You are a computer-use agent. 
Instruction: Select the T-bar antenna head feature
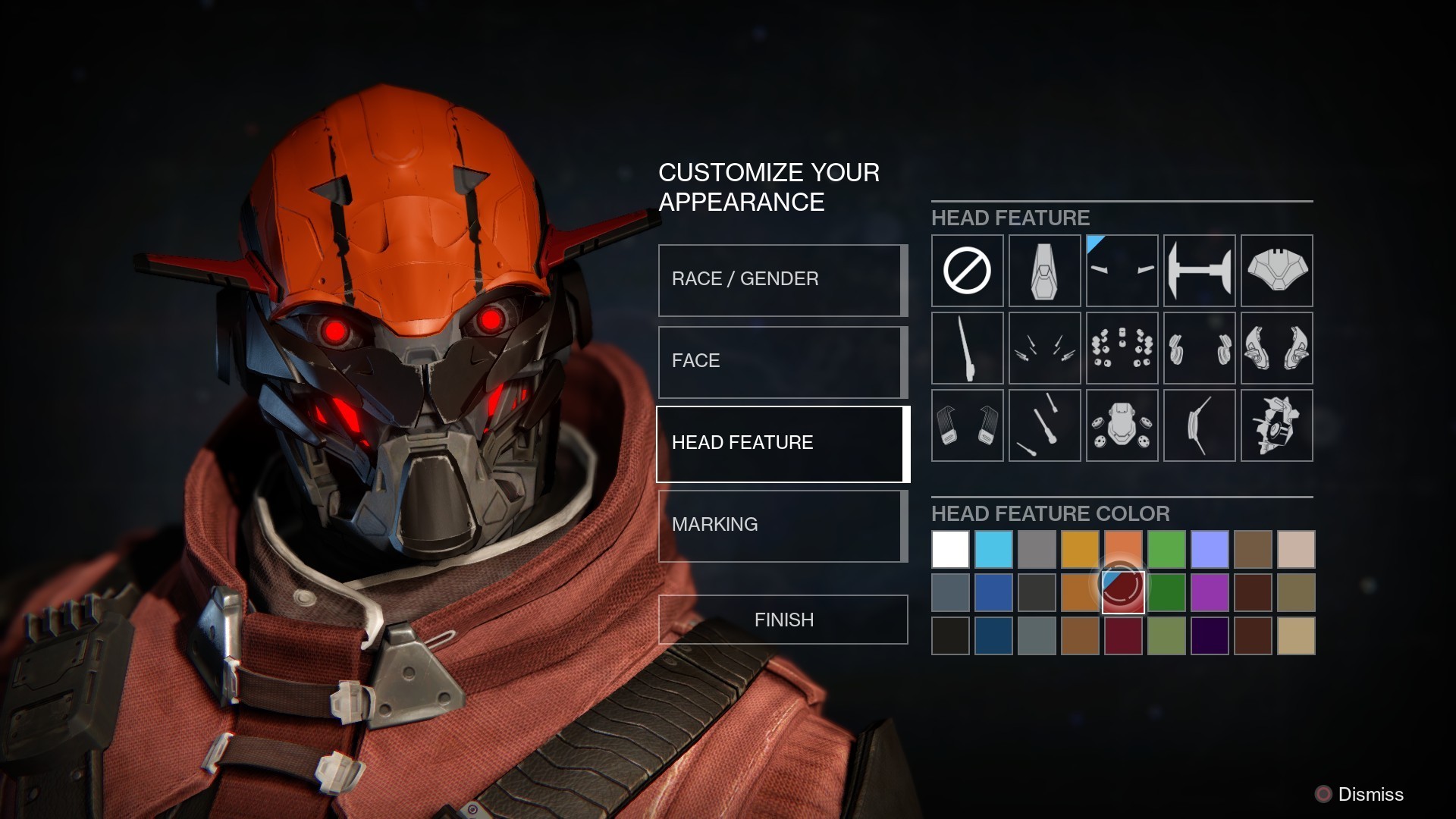(1200, 271)
